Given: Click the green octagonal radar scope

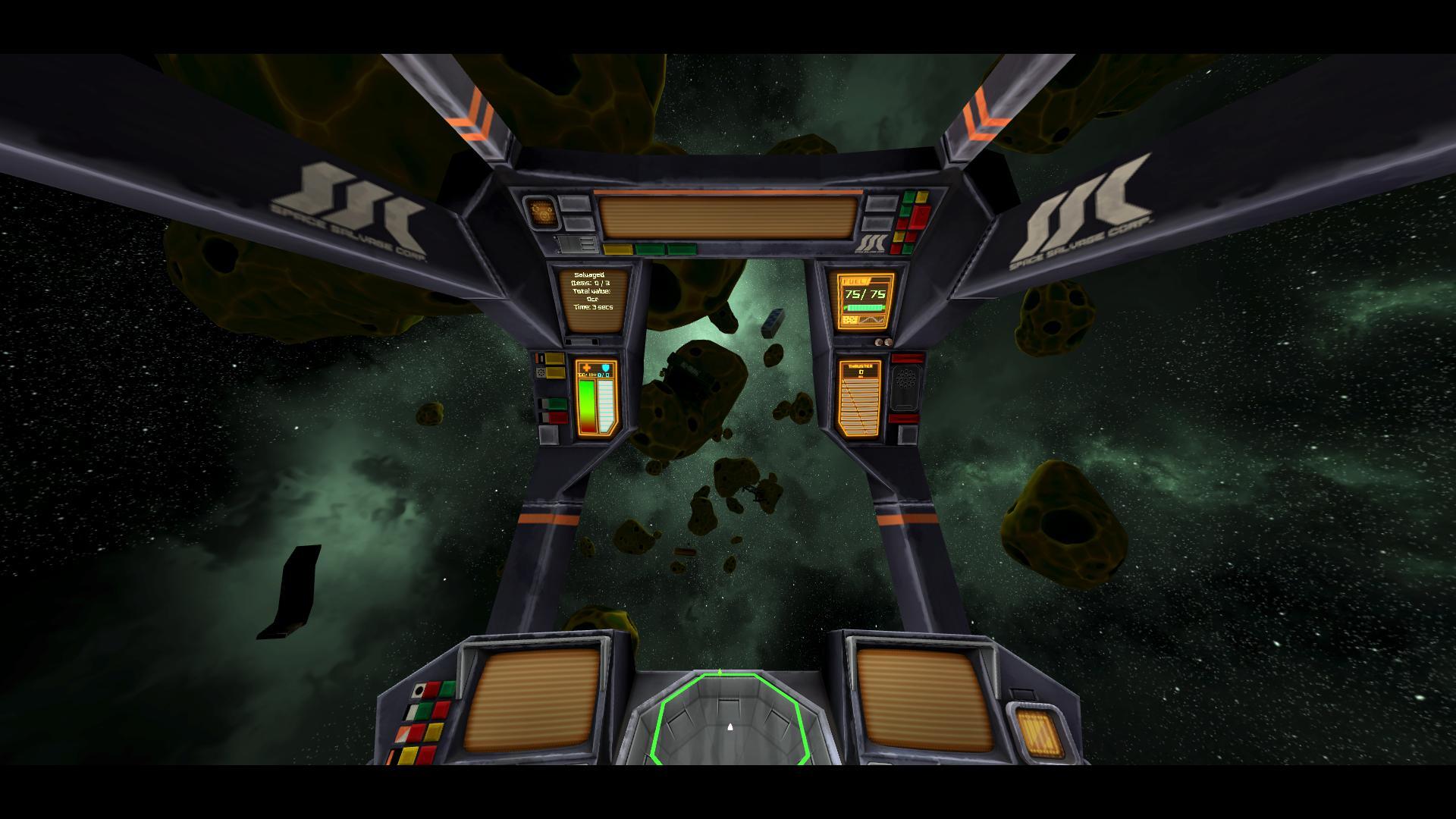Looking at the screenshot, I should [729, 719].
